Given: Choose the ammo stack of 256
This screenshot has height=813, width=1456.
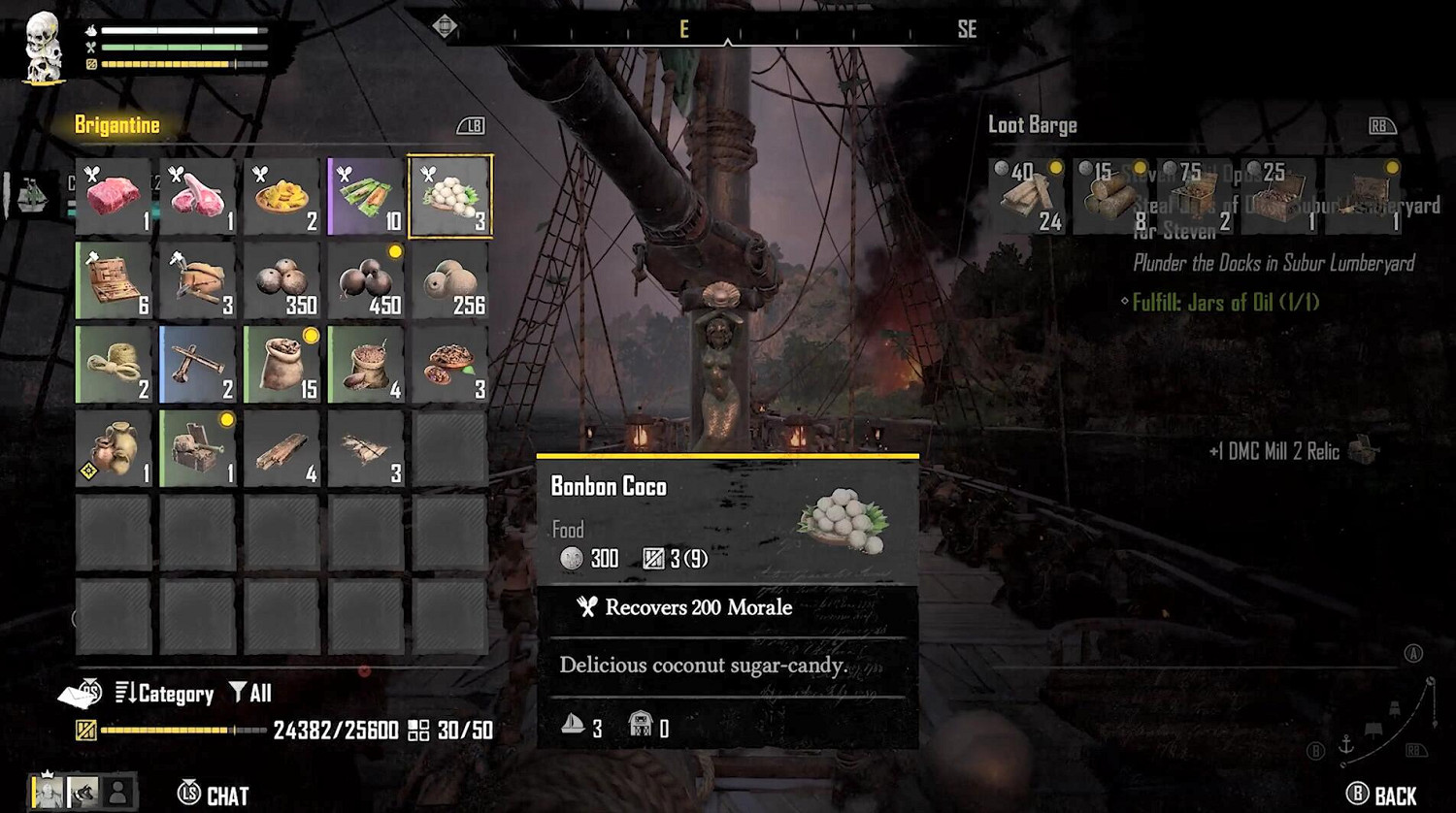Looking at the screenshot, I should click(x=450, y=280).
